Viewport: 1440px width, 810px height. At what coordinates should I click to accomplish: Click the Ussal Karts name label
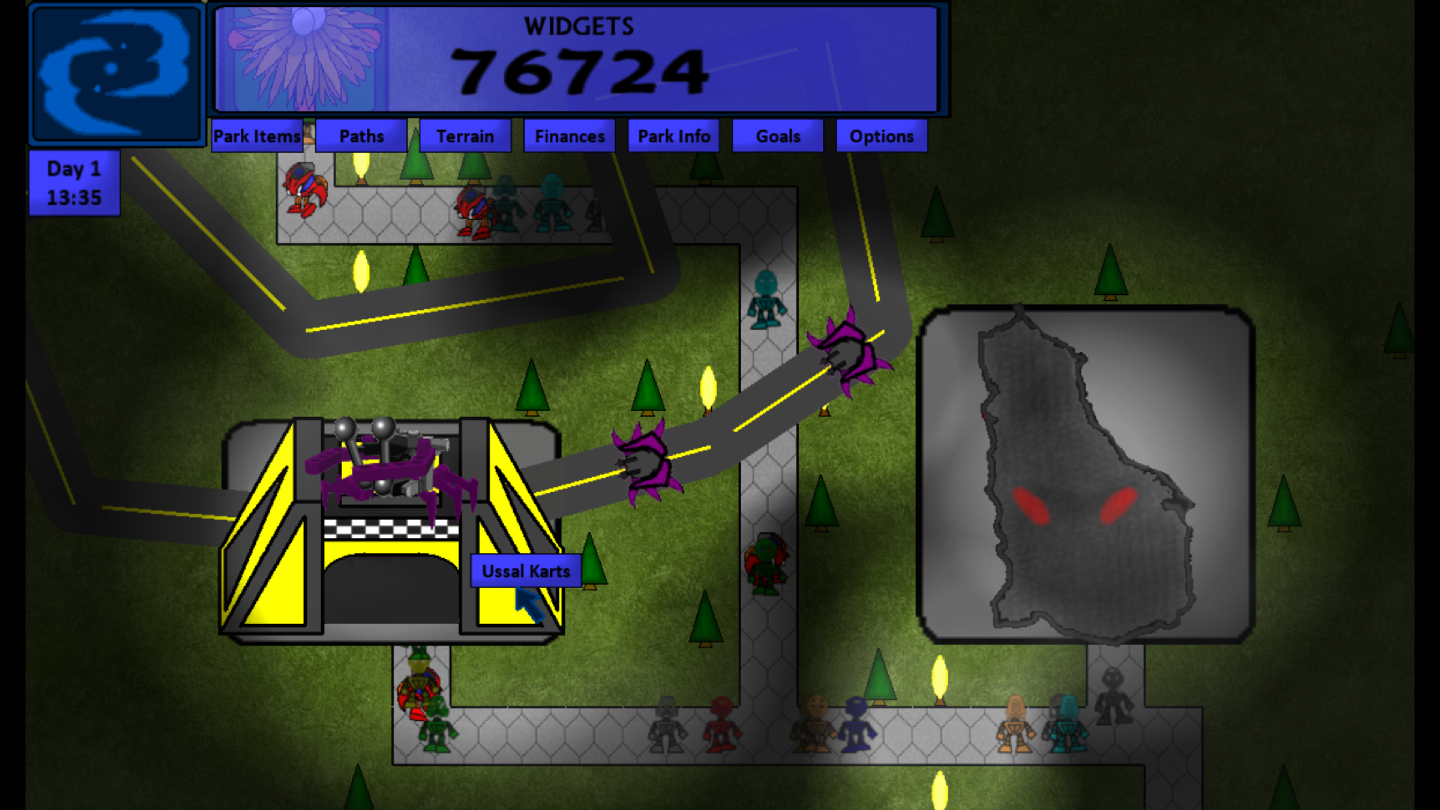[x=527, y=570]
